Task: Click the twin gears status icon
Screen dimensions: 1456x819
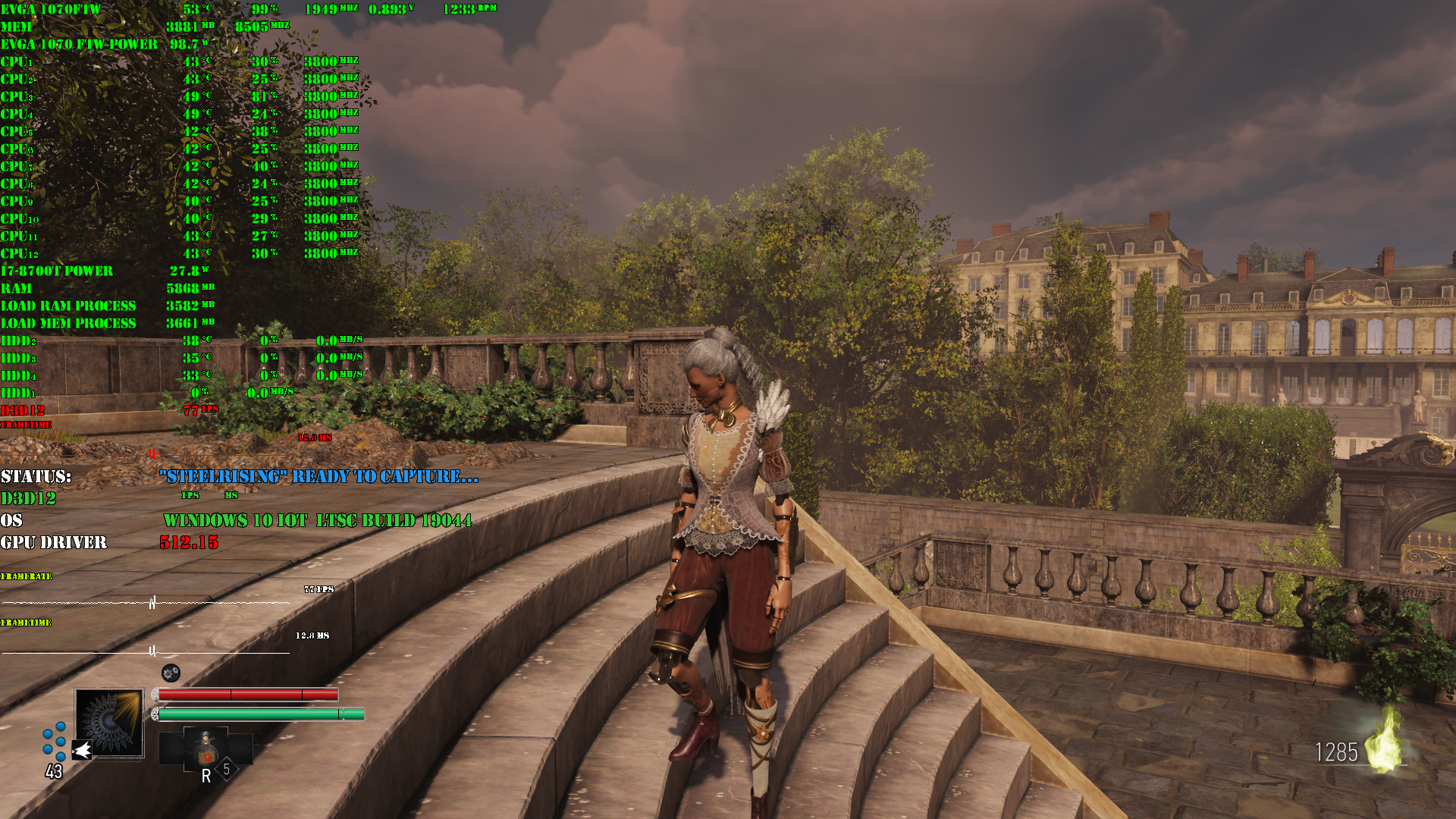Action: [x=171, y=673]
